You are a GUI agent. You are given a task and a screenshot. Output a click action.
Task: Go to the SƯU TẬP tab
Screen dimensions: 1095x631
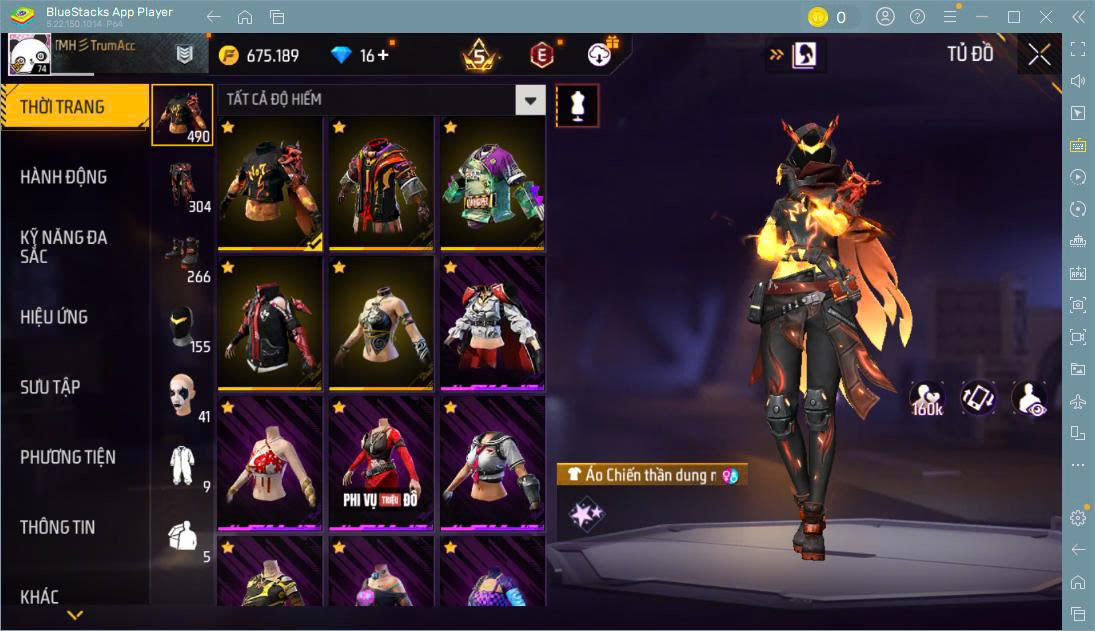coord(50,387)
